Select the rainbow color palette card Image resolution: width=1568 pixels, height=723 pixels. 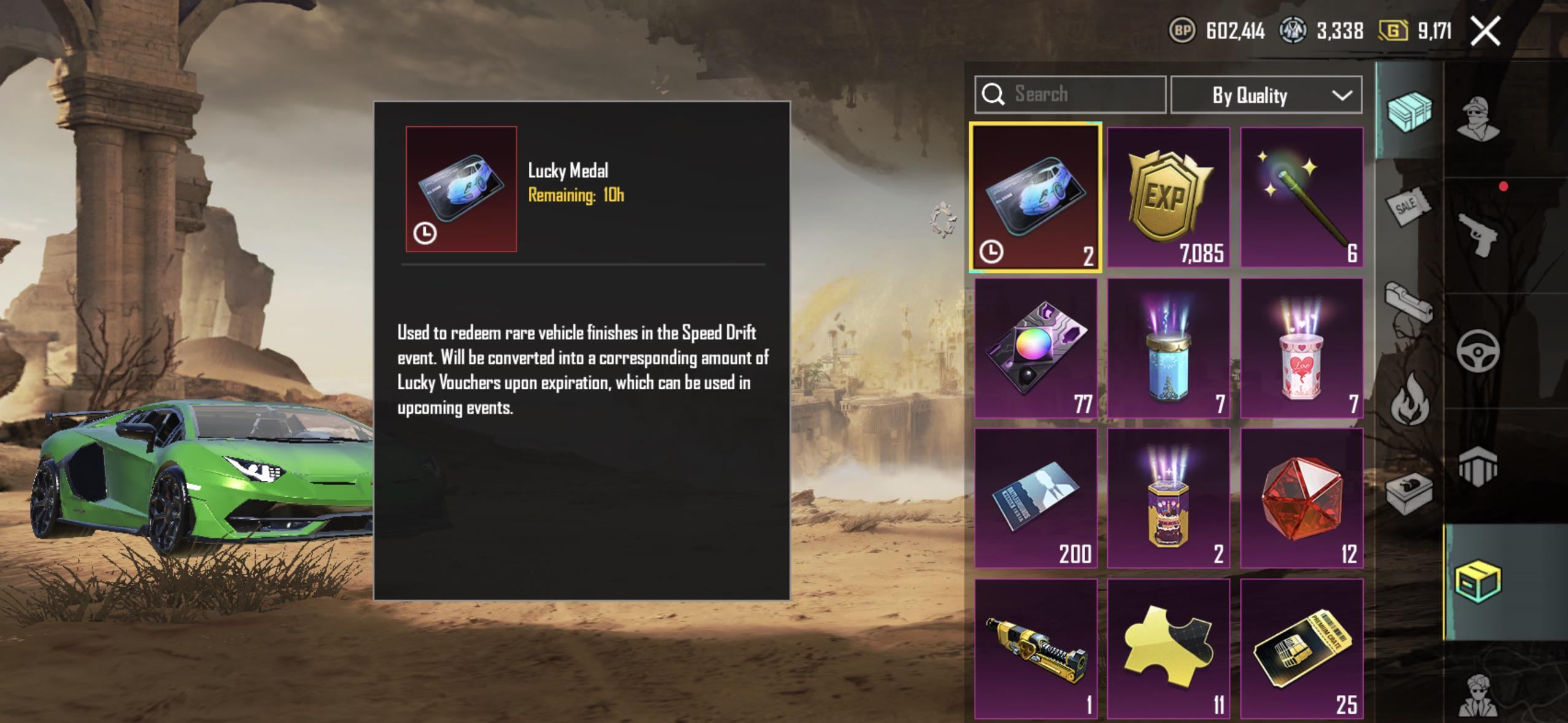[x=1036, y=348]
